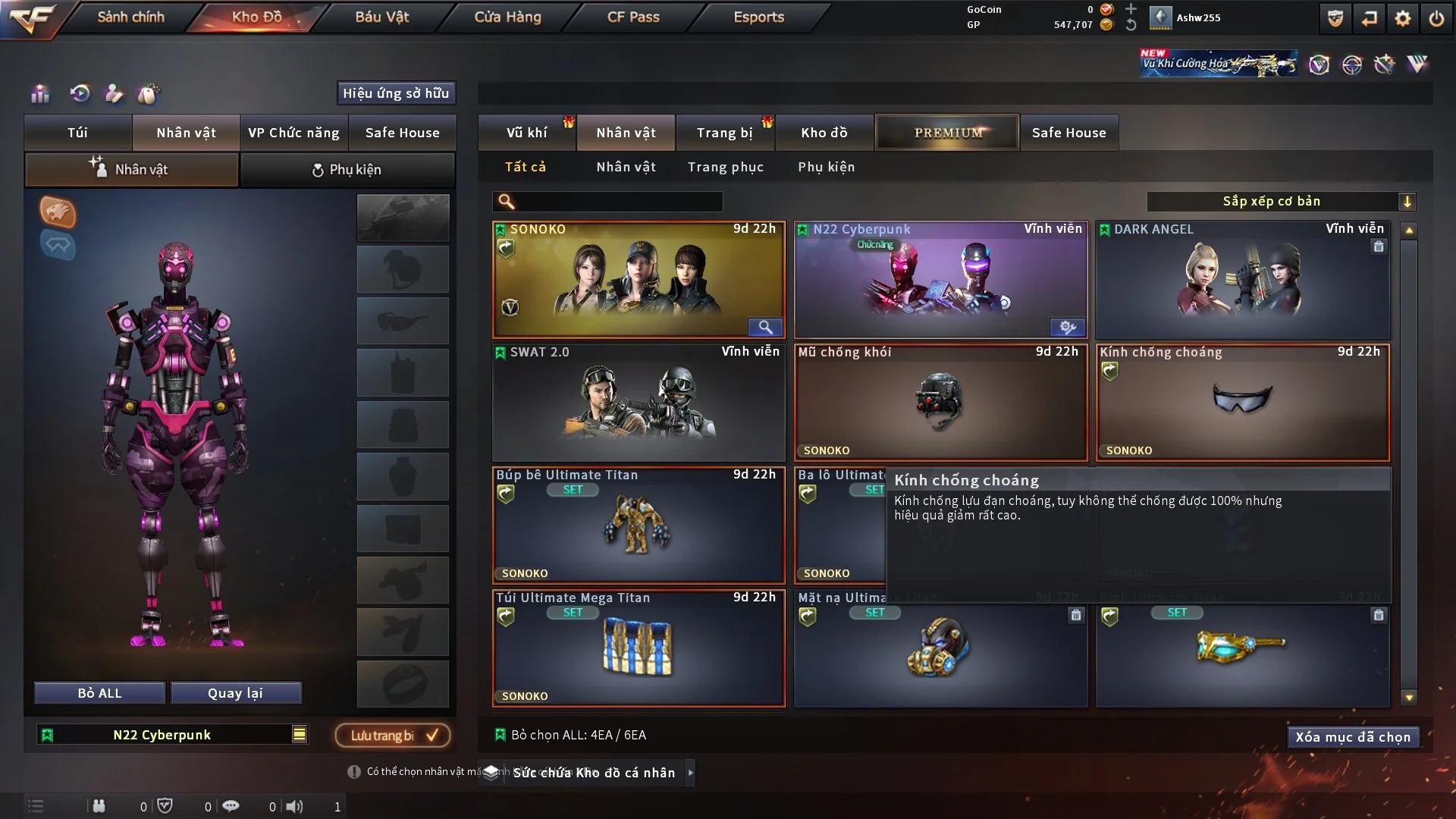This screenshot has height=819, width=1456.
Task: Choose the DARK ANGEL character card
Action: (1242, 279)
